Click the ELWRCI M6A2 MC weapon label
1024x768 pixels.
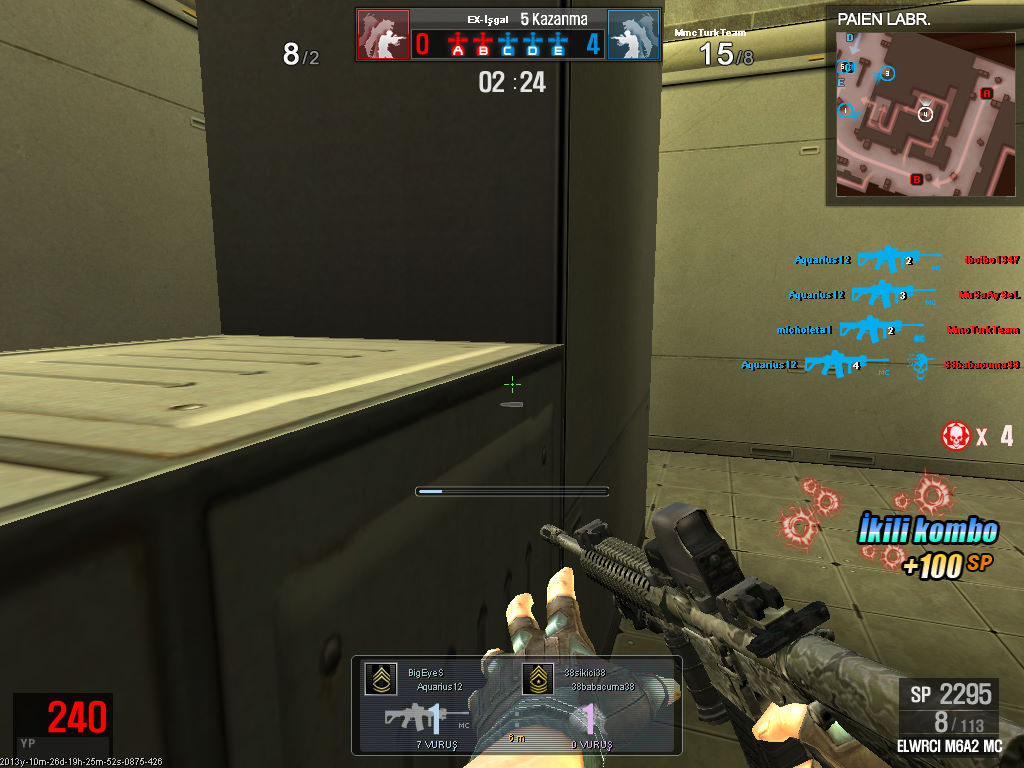tap(950, 746)
